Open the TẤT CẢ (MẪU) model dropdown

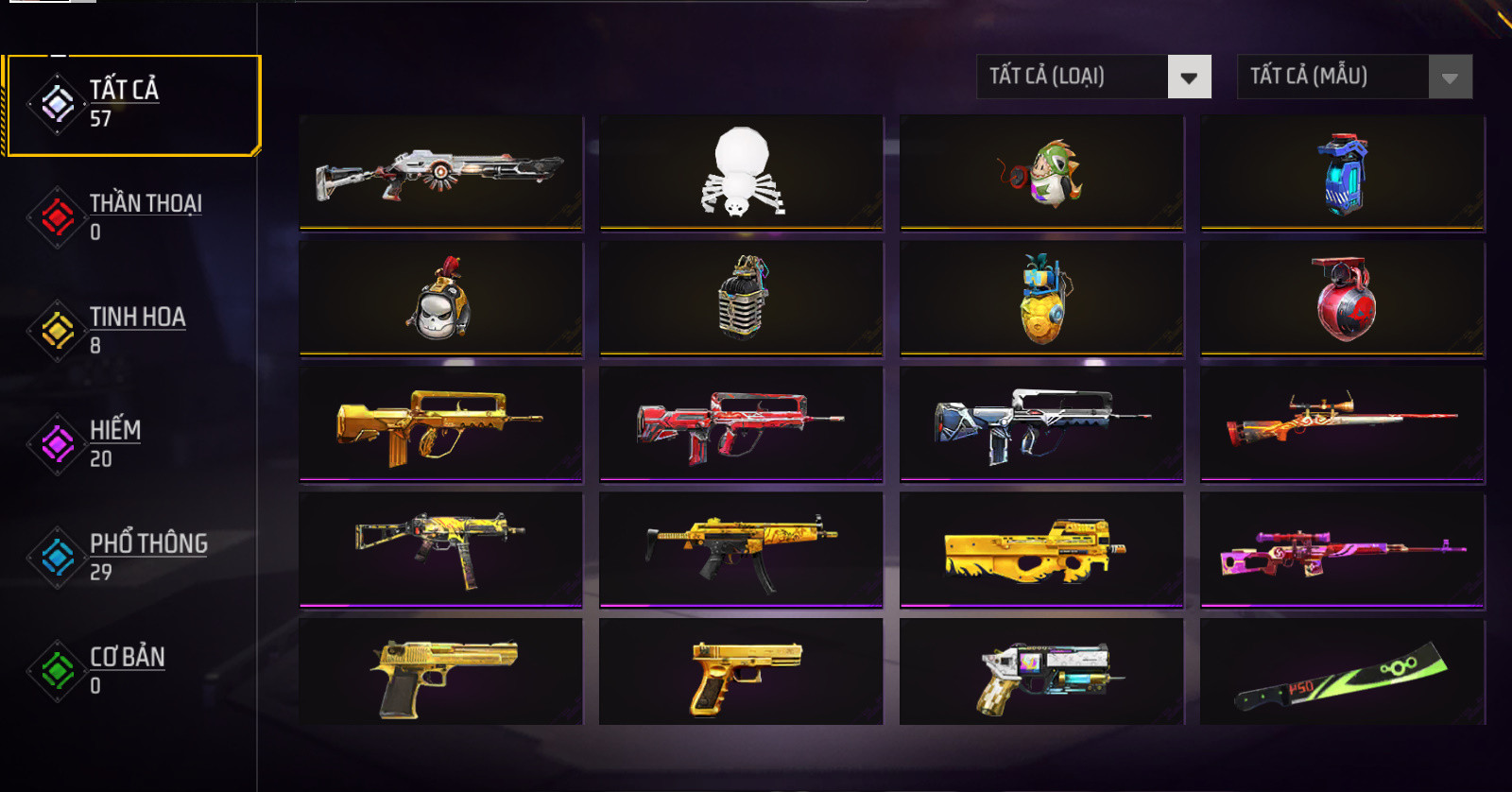tap(1354, 77)
